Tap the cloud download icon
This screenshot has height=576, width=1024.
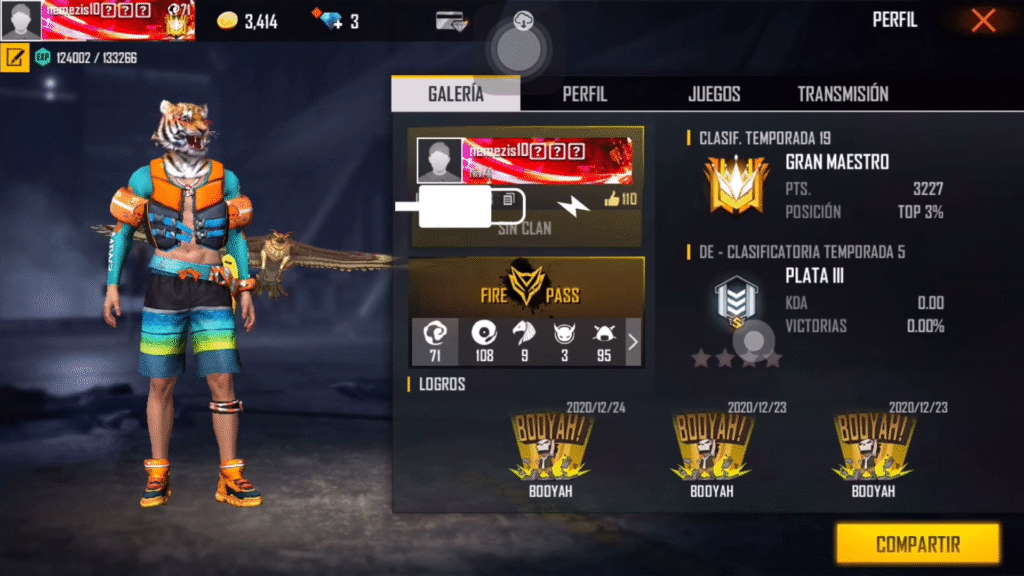coord(523,21)
